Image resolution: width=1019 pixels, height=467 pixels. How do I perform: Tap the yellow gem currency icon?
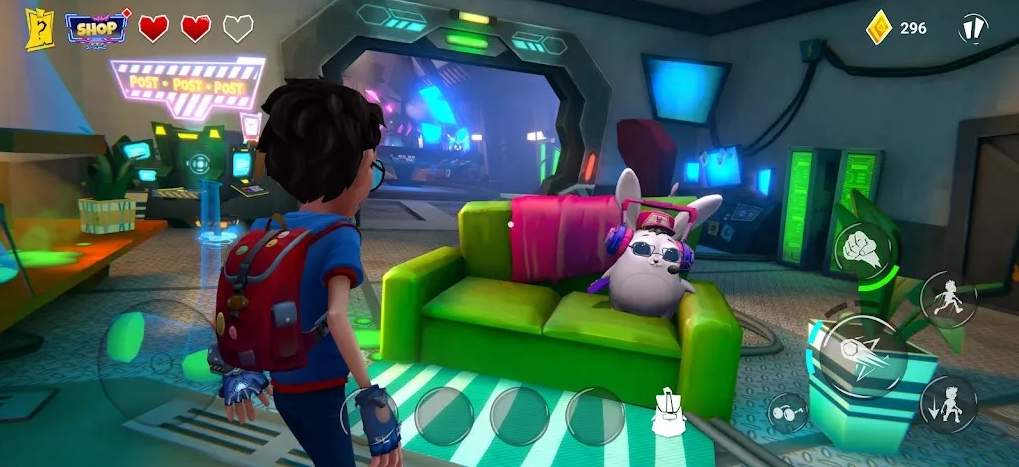(x=878, y=28)
